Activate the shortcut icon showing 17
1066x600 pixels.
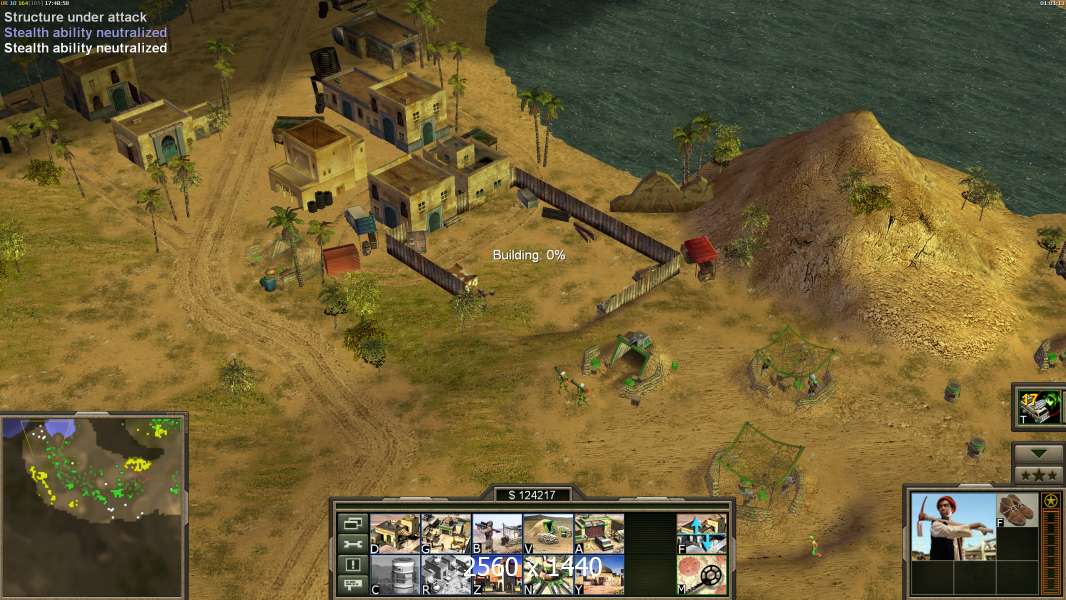click(1039, 406)
